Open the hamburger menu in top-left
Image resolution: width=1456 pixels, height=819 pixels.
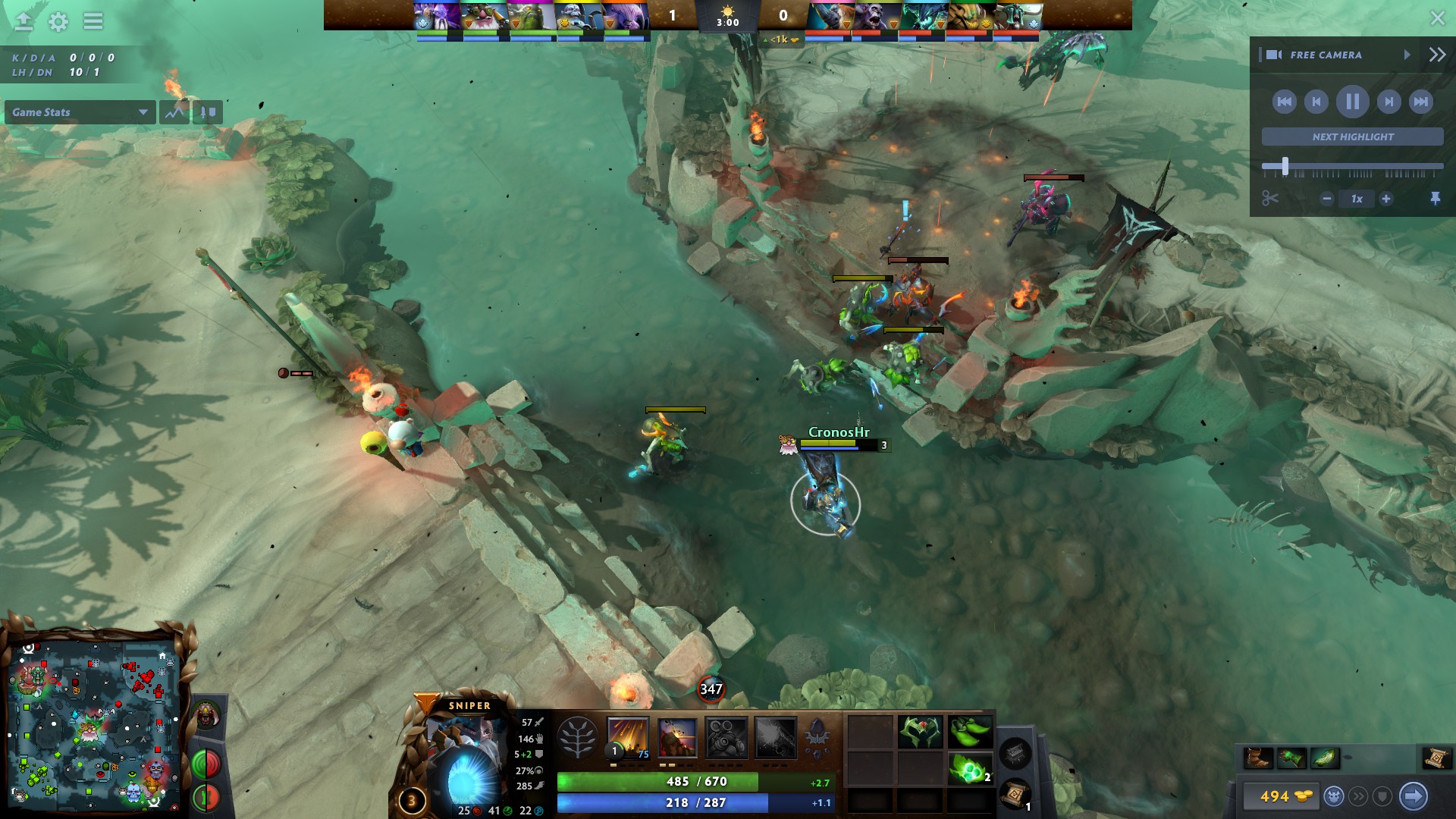(92, 22)
